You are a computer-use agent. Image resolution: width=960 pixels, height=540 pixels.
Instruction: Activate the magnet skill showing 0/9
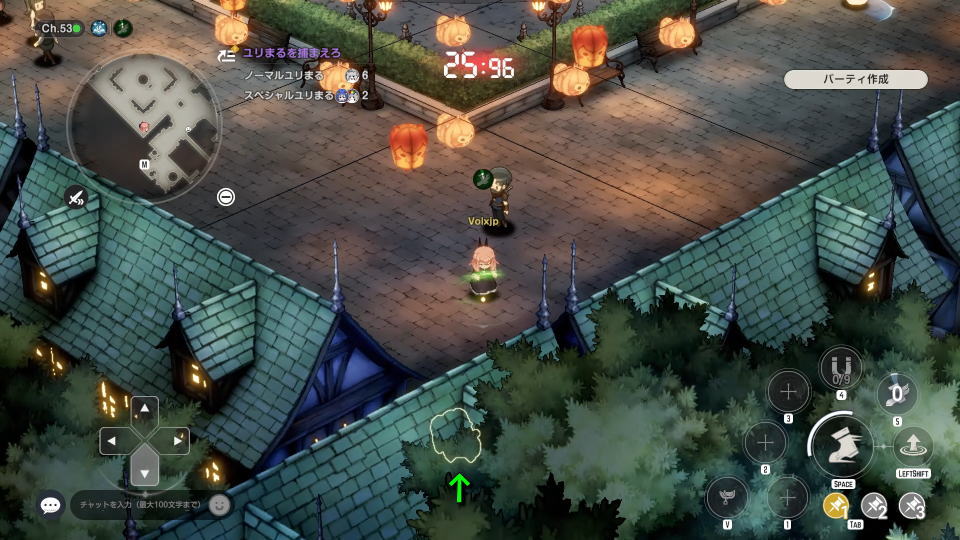tap(841, 368)
